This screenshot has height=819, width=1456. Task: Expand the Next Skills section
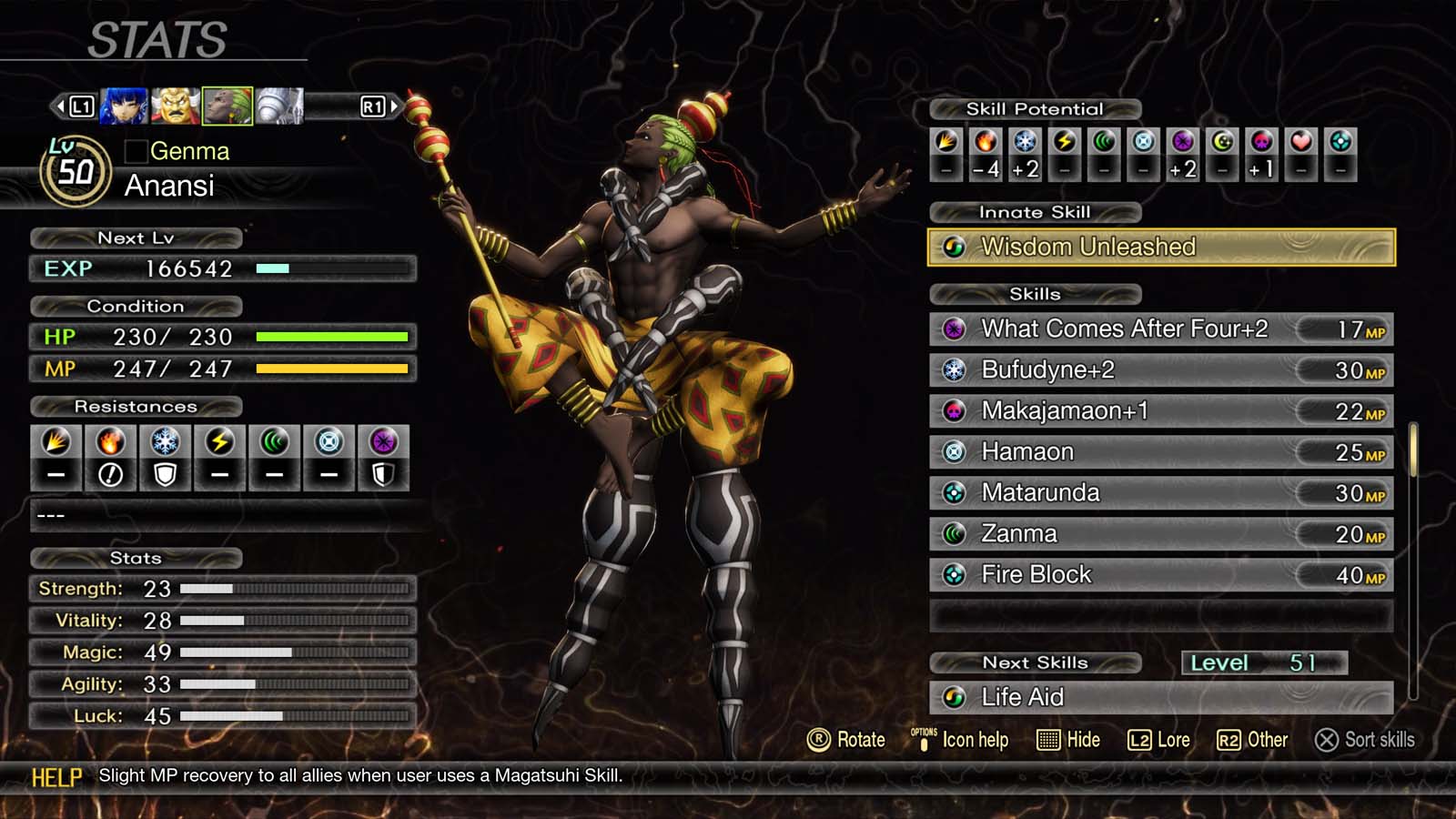(1035, 662)
